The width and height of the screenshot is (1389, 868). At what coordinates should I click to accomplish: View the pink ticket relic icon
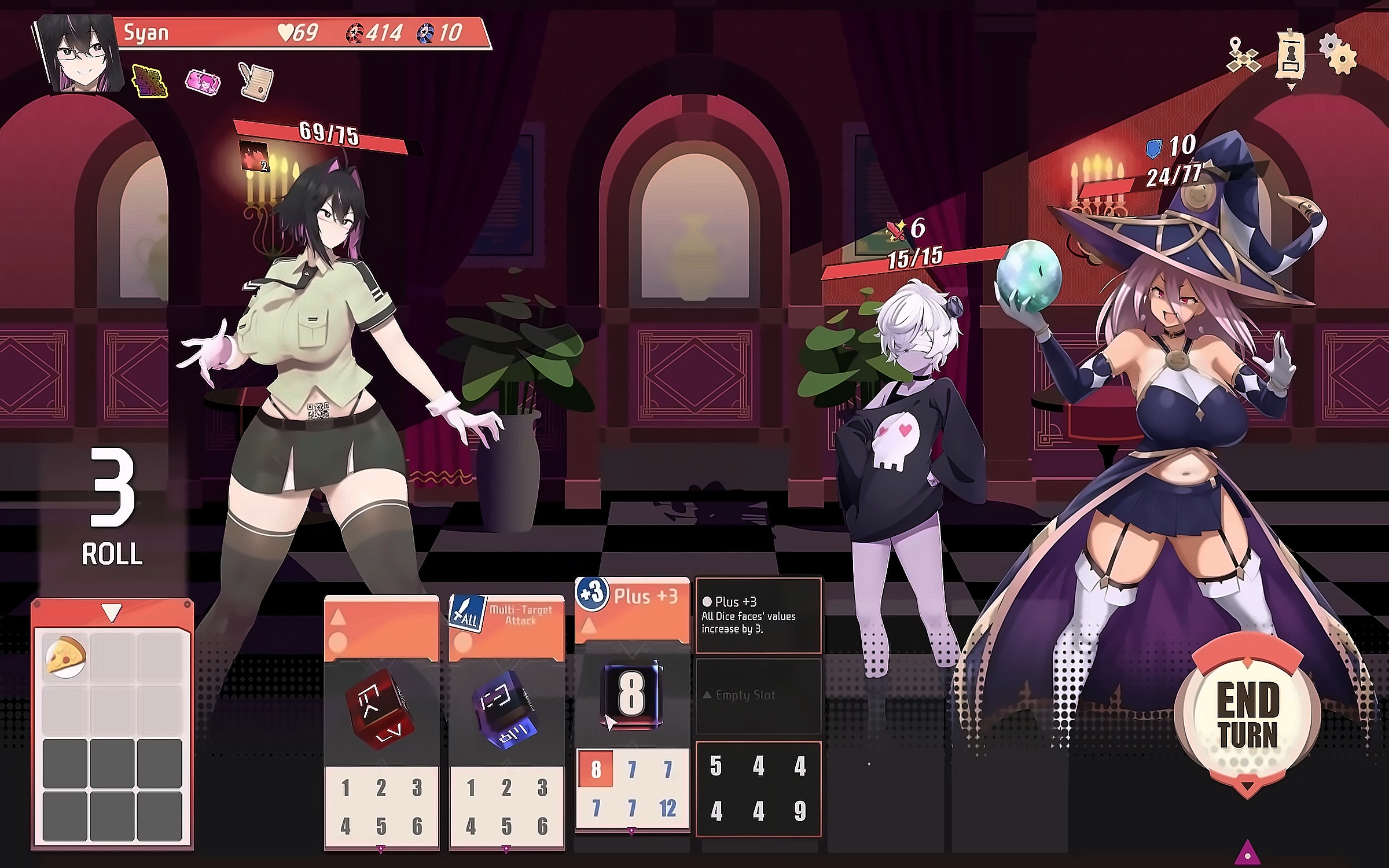point(203,82)
